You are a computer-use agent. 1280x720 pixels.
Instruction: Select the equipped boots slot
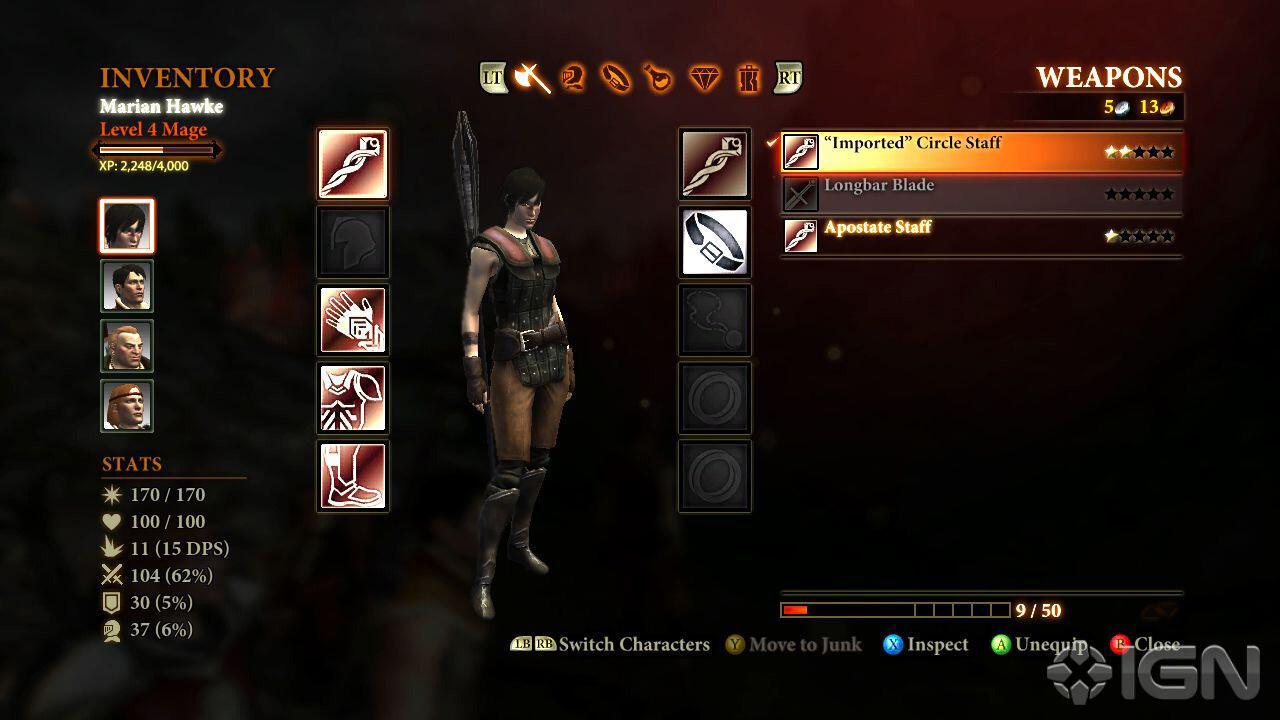[x=353, y=476]
